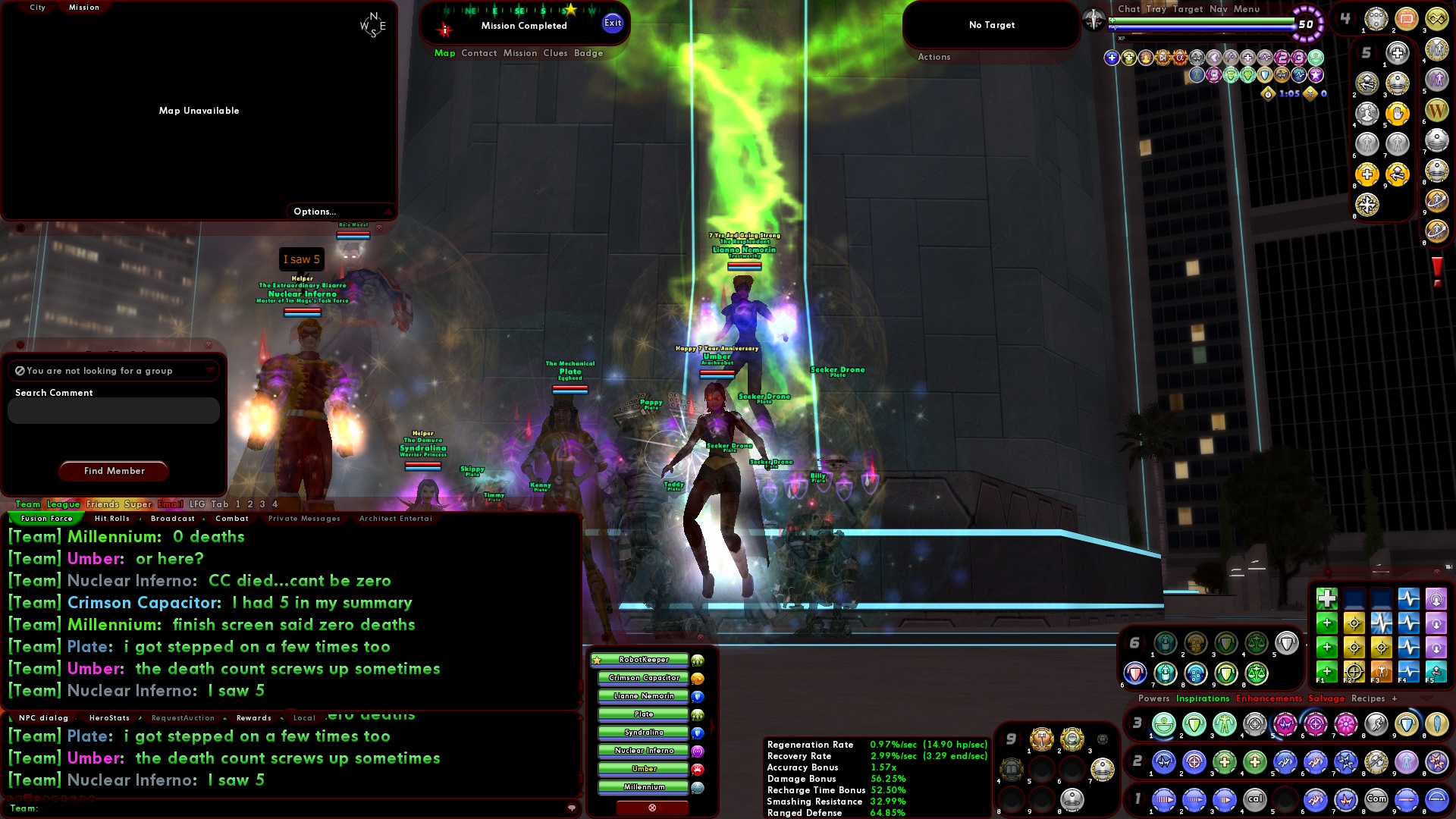This screenshot has width=1456, height=819.
Task: Select the silver plus power in tray 5
Action: pyautogui.click(x=1396, y=52)
